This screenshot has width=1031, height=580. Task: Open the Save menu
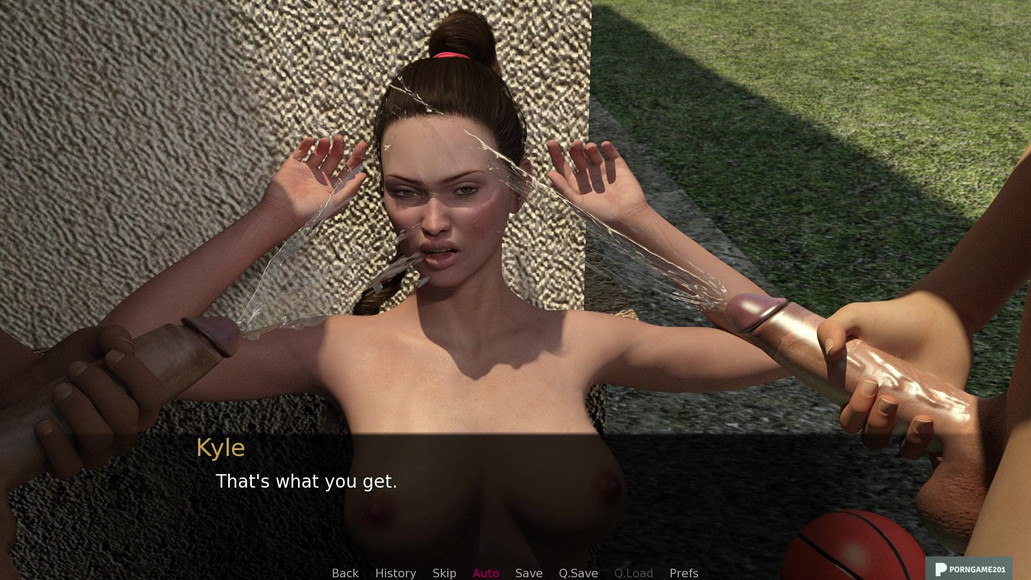529,573
